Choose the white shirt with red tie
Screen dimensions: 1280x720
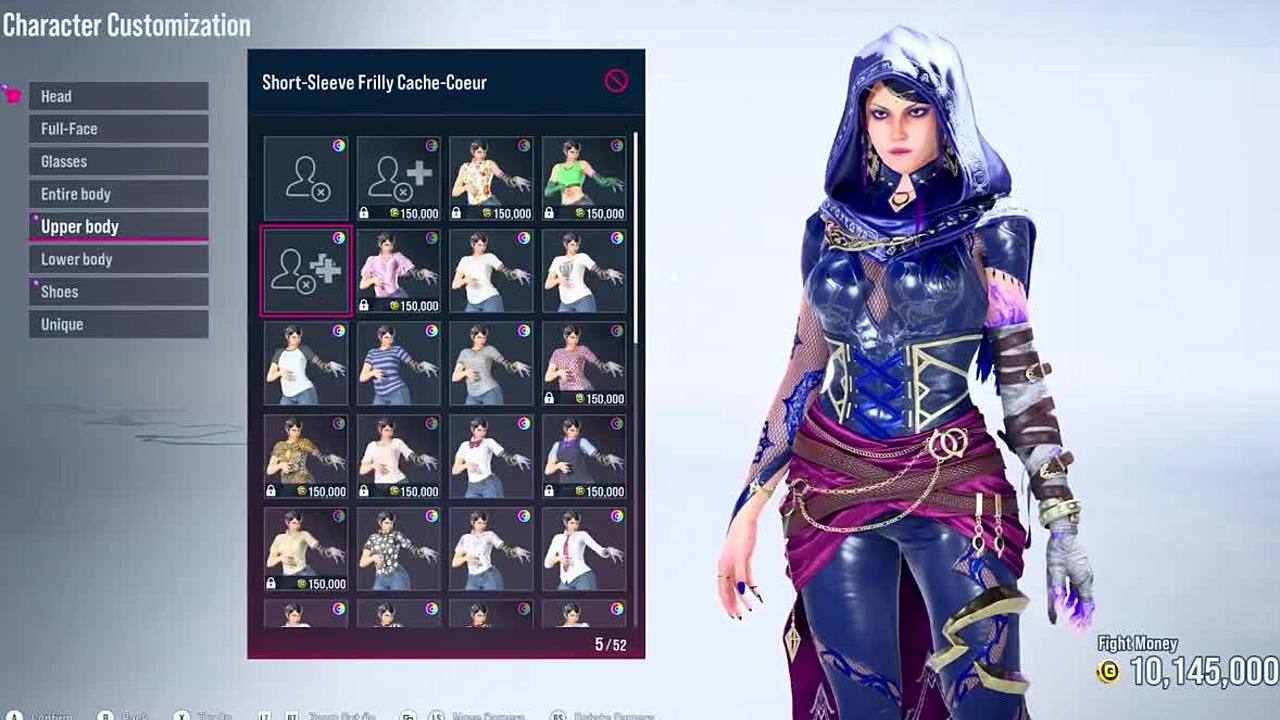[x=584, y=548]
